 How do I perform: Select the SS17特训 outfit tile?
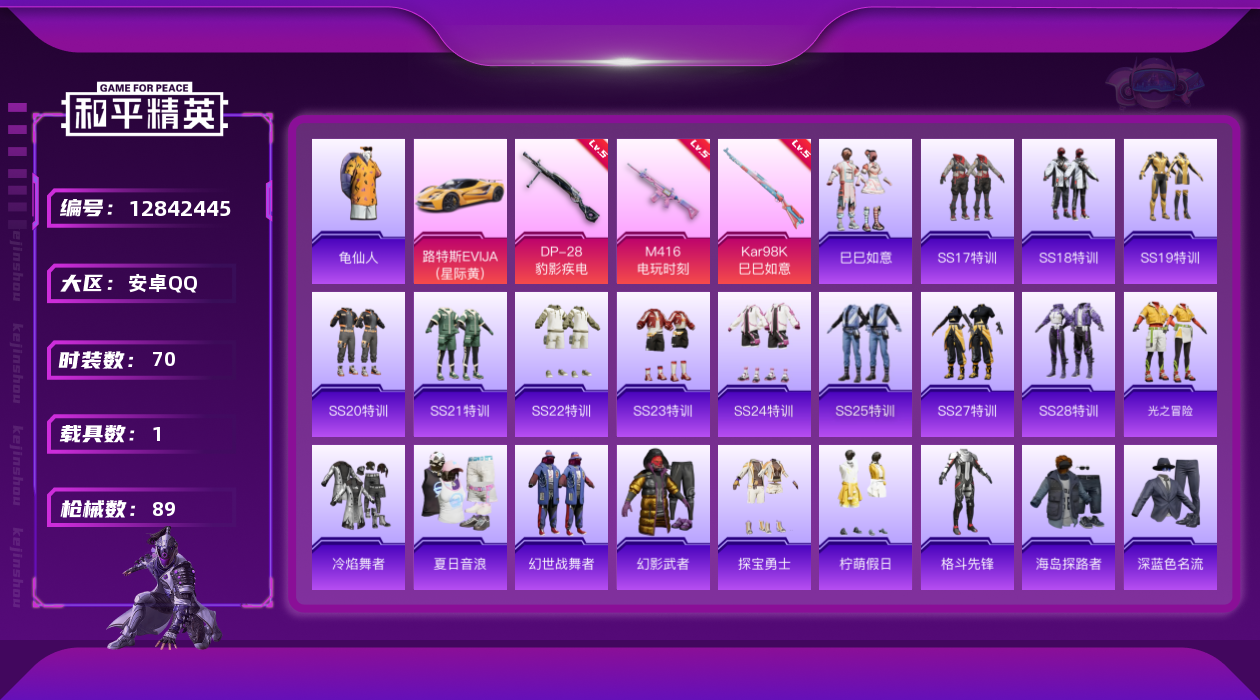coord(967,210)
